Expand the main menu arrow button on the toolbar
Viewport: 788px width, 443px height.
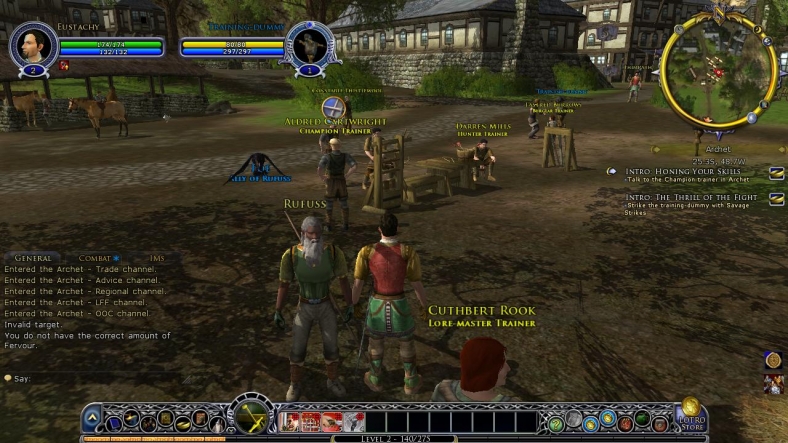92,418
